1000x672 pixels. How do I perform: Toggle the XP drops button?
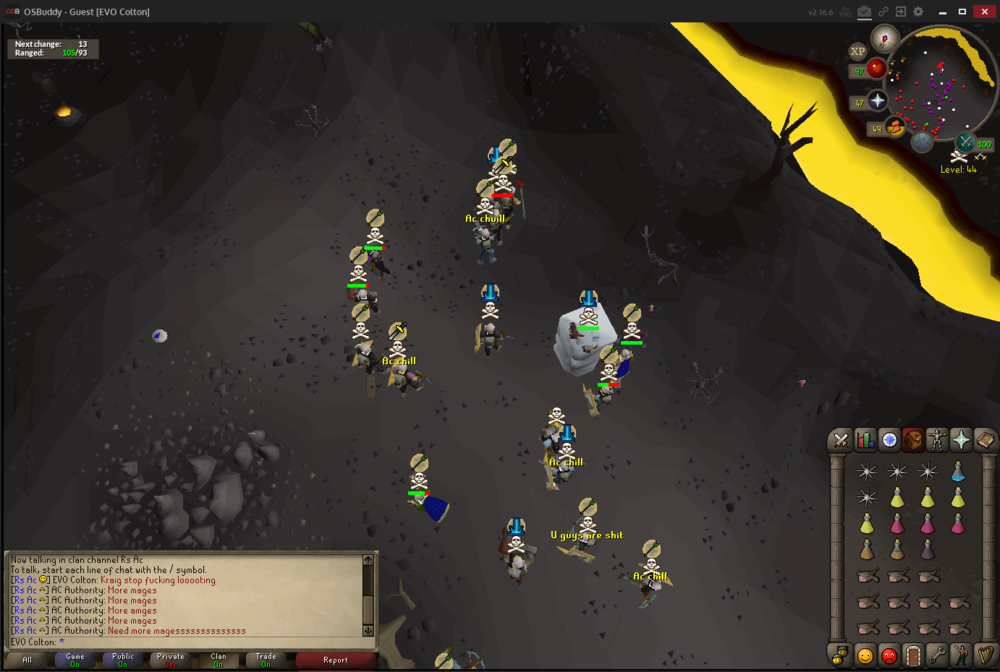(x=857, y=51)
